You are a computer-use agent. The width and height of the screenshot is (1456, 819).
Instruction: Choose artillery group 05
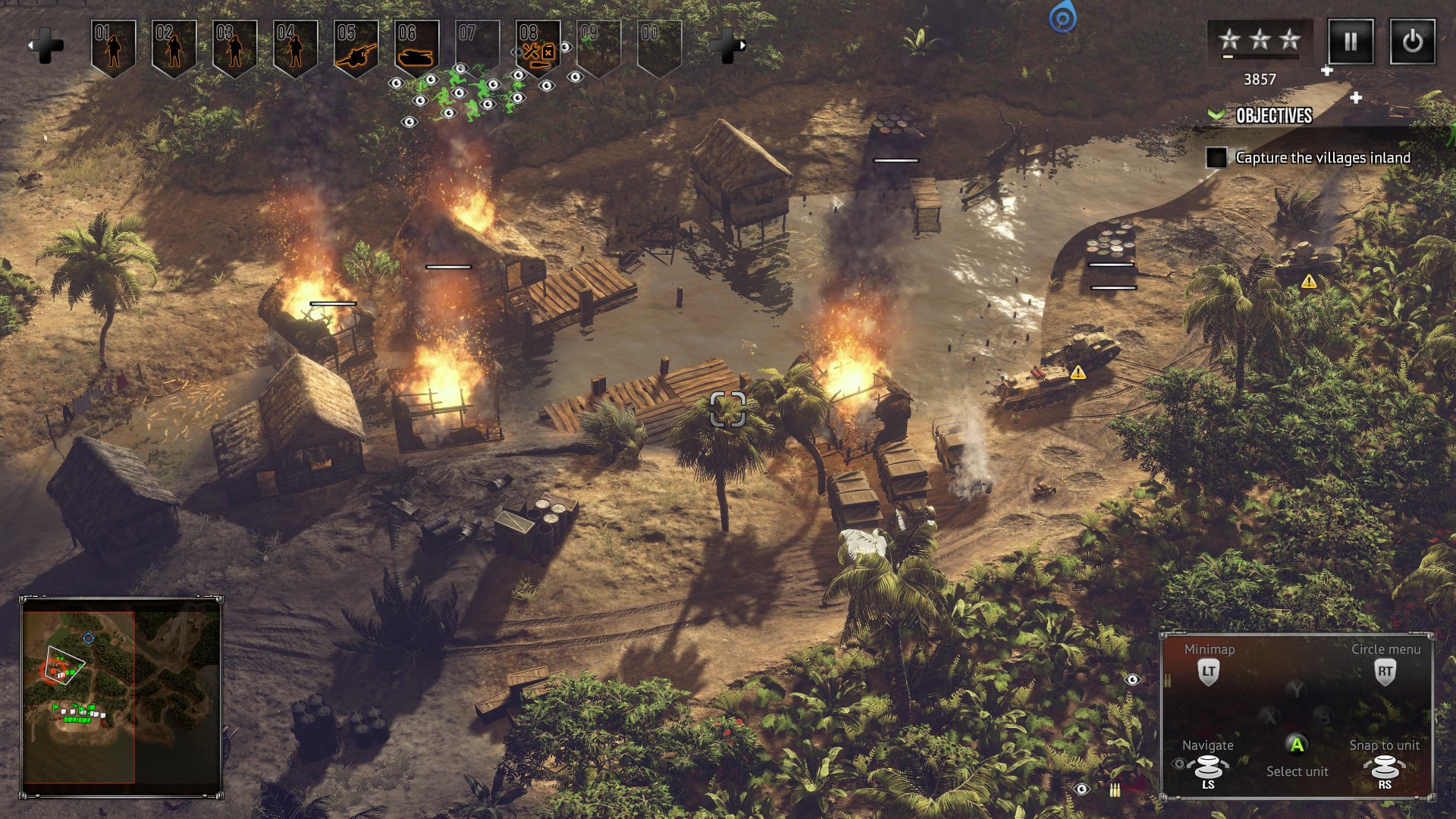[356, 48]
